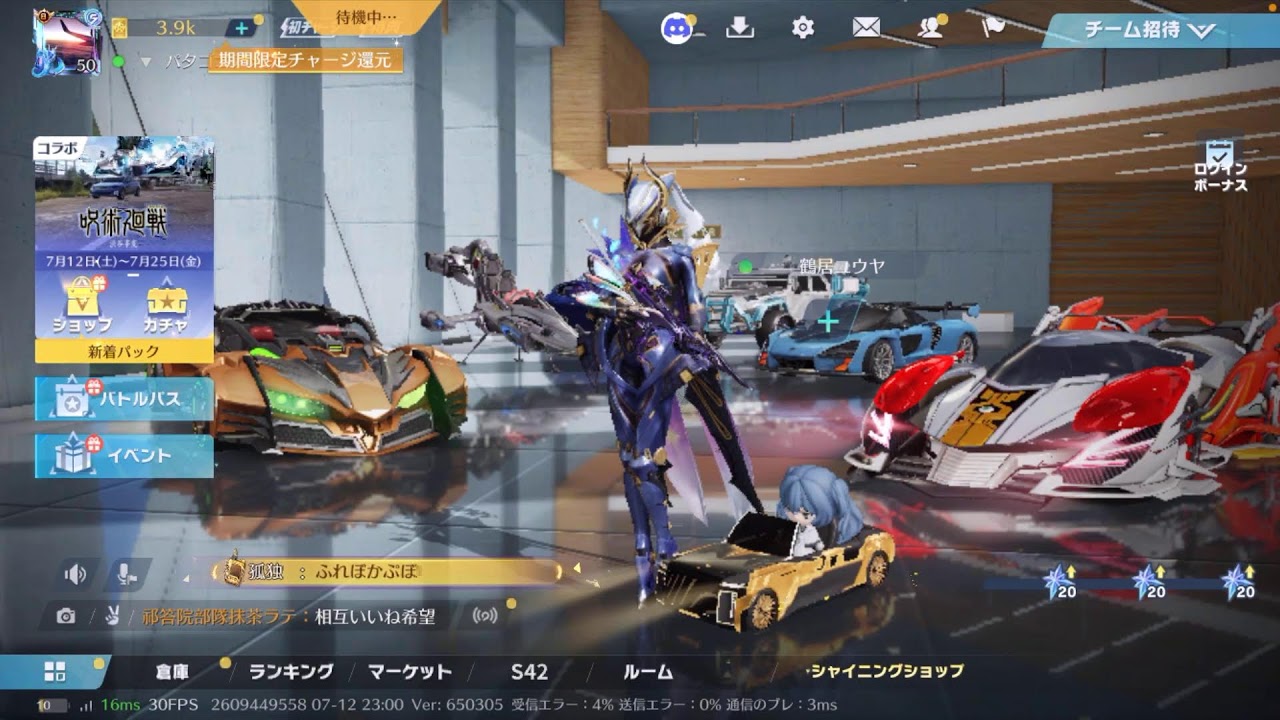Open the Discord icon
The image size is (1280, 720).
click(678, 28)
